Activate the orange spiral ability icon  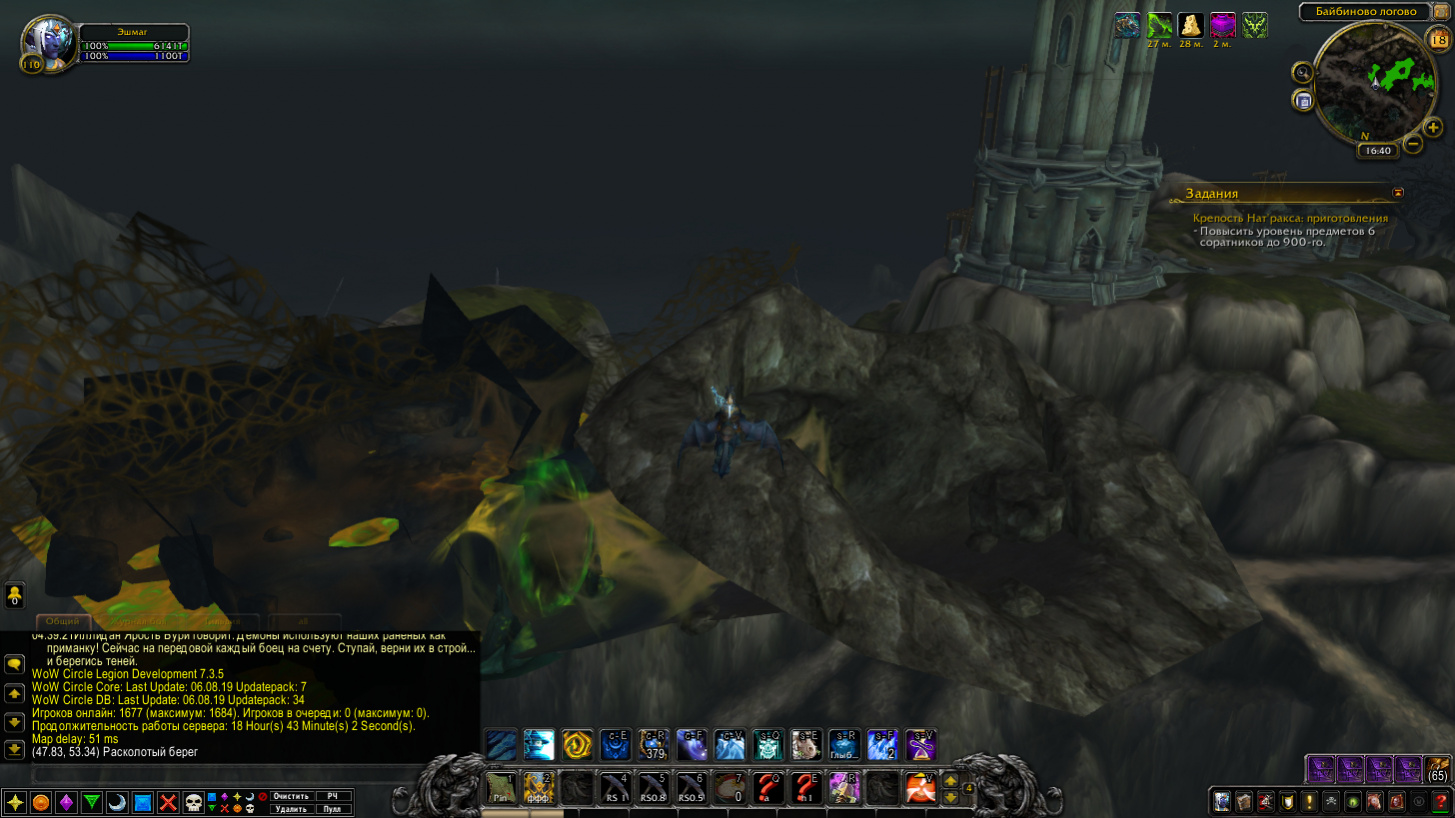pos(577,745)
